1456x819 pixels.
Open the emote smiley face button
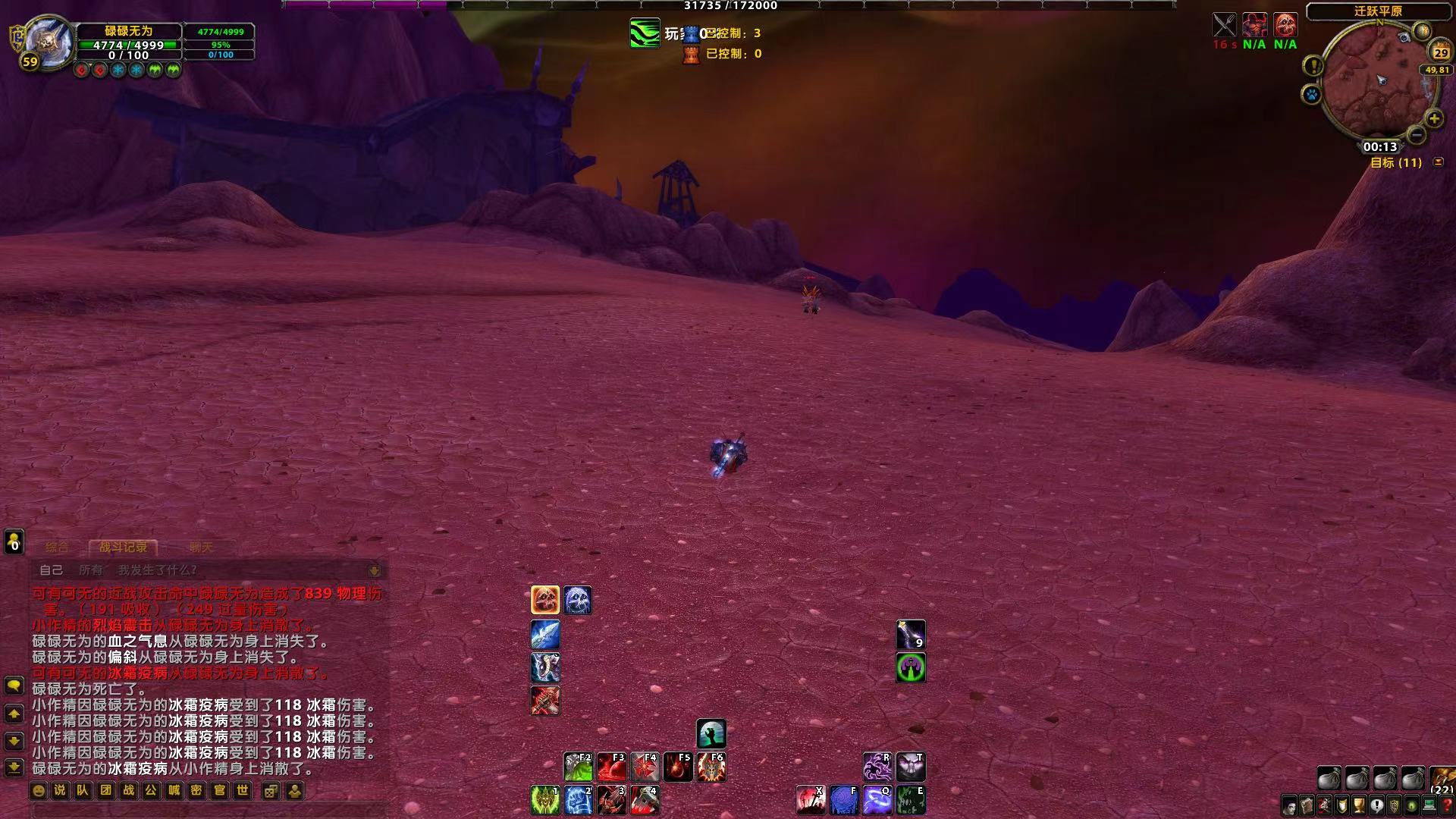click(38, 791)
